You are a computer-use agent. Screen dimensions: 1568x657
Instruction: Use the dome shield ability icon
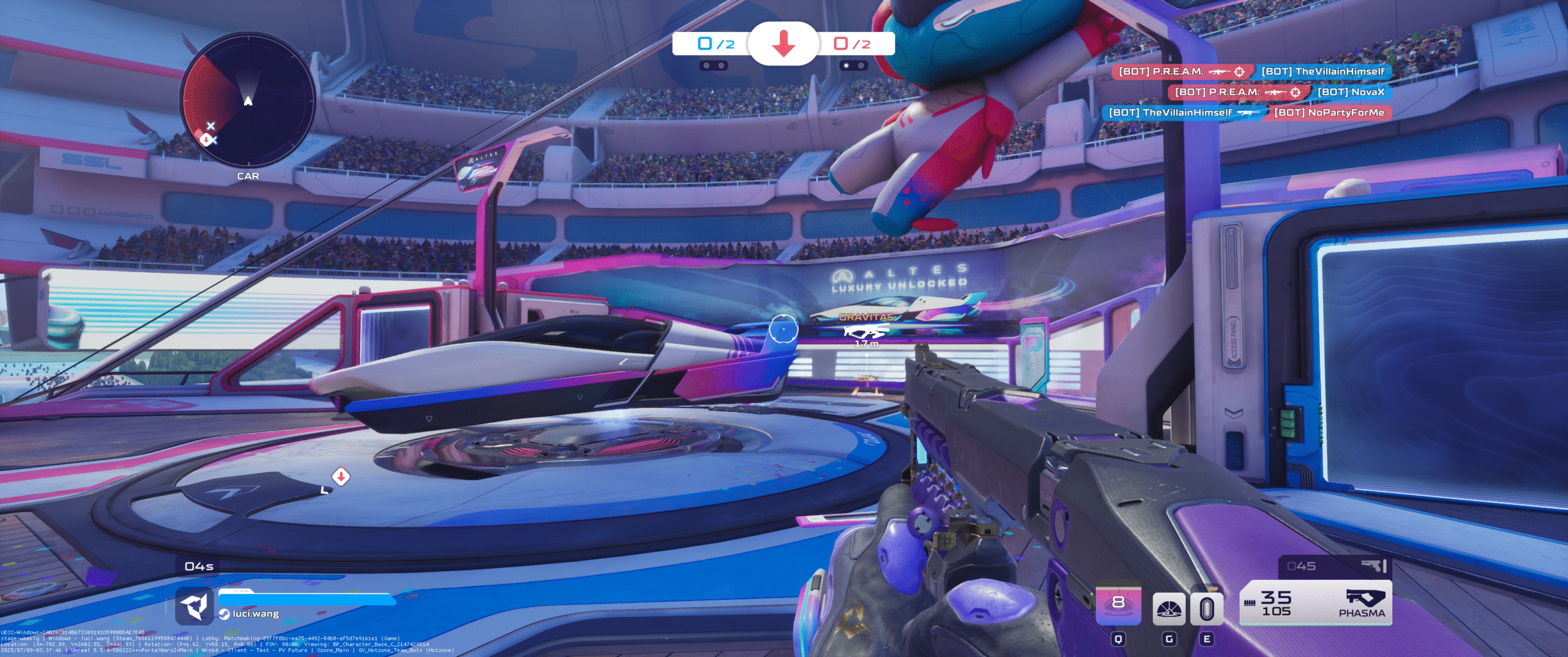(x=1169, y=609)
